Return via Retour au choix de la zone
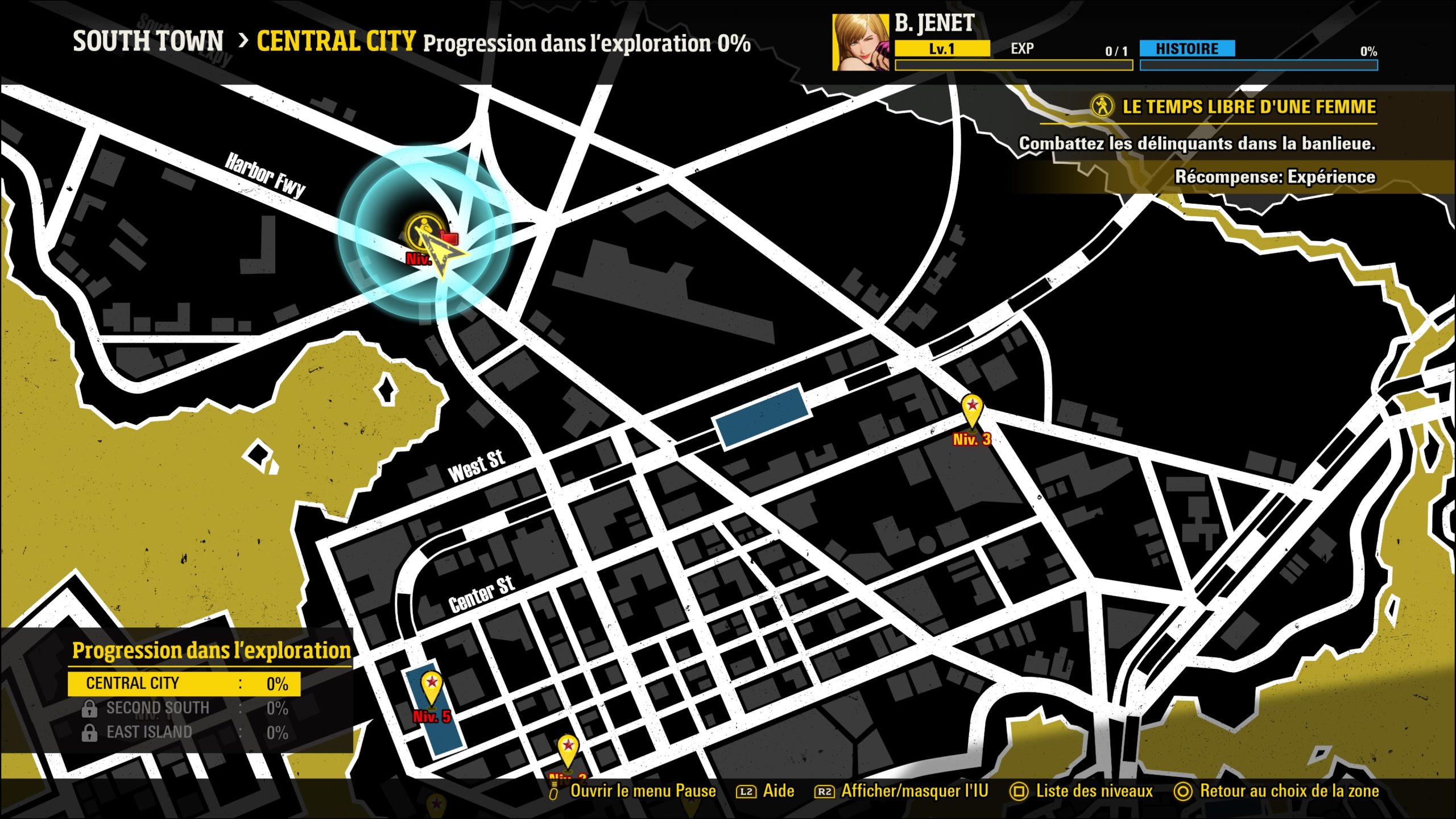The width and height of the screenshot is (1456, 819). pos(1277,791)
